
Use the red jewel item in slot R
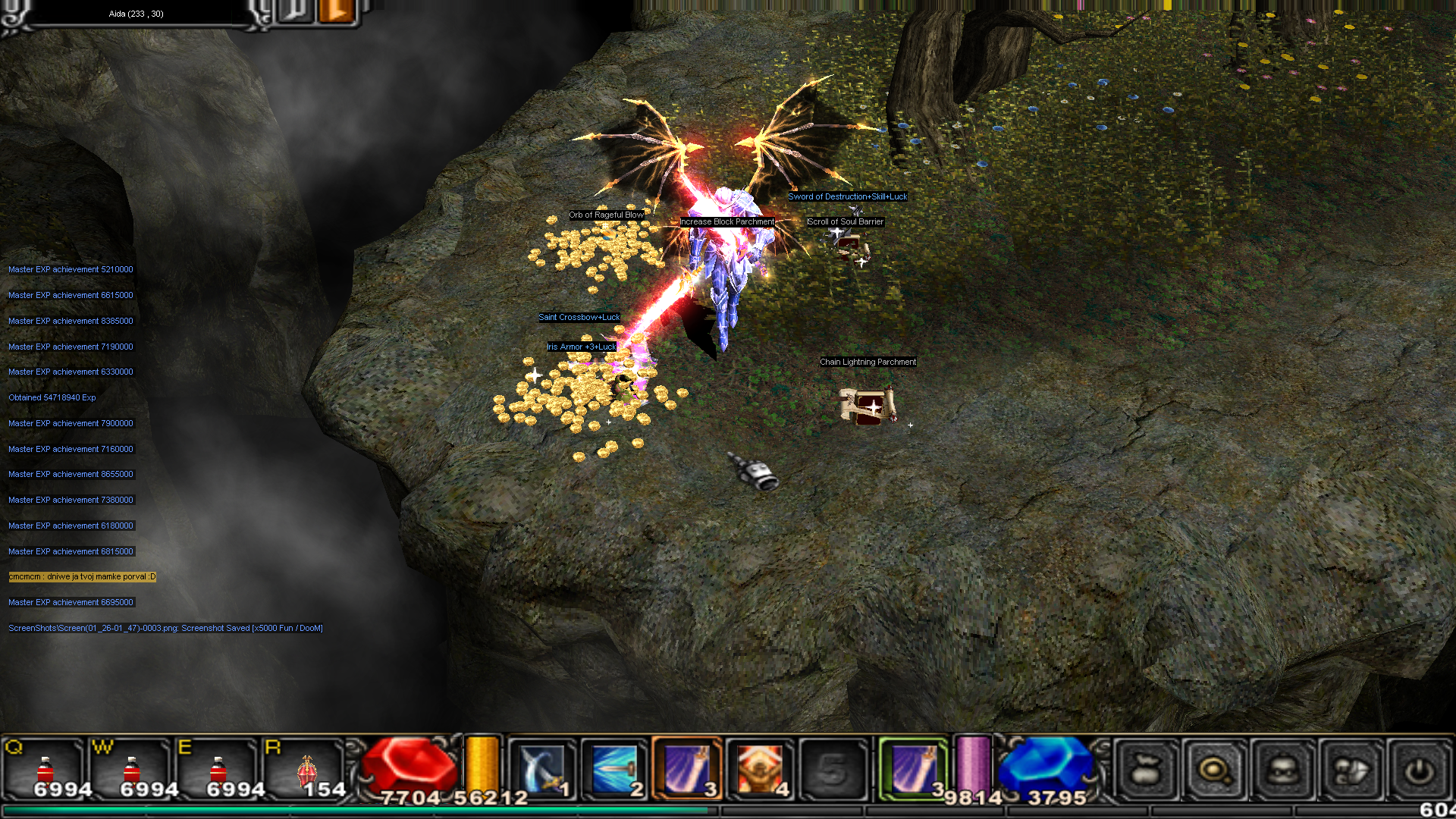coord(306,769)
